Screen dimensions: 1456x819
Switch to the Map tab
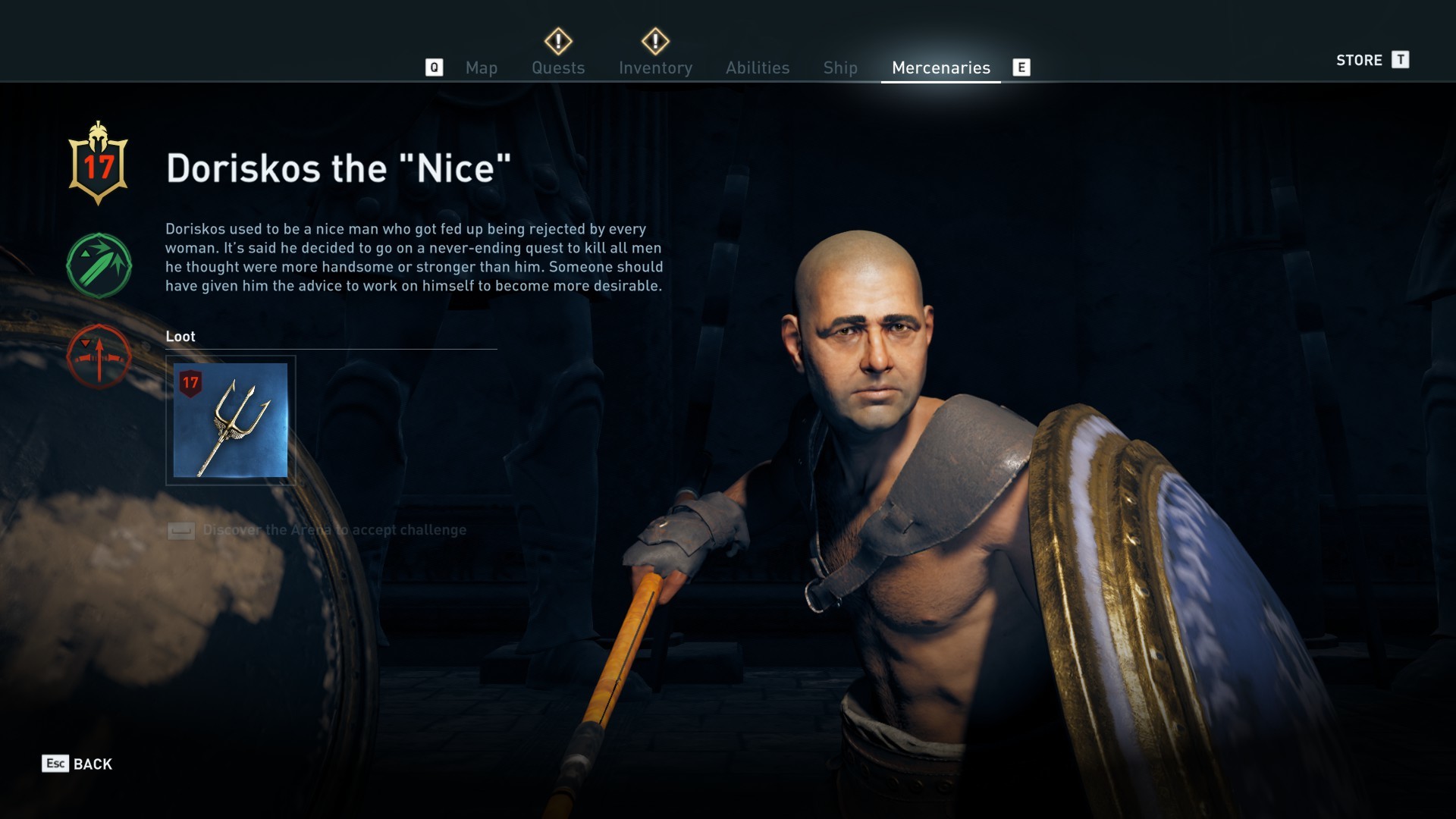[481, 67]
